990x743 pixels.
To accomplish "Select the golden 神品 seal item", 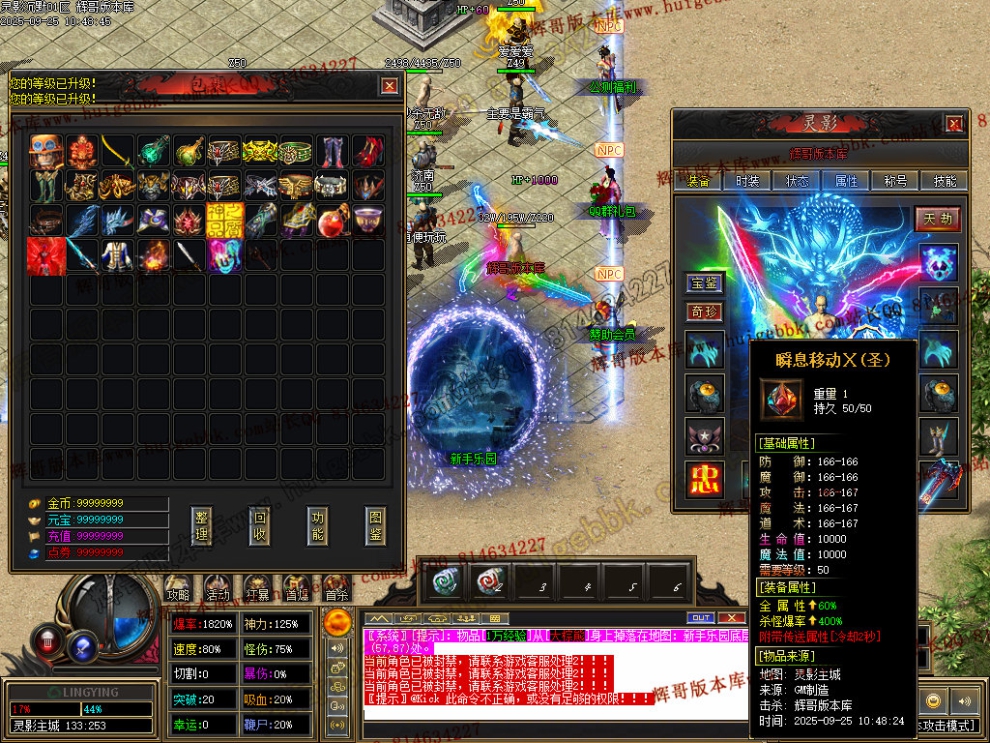I will tap(224, 221).
